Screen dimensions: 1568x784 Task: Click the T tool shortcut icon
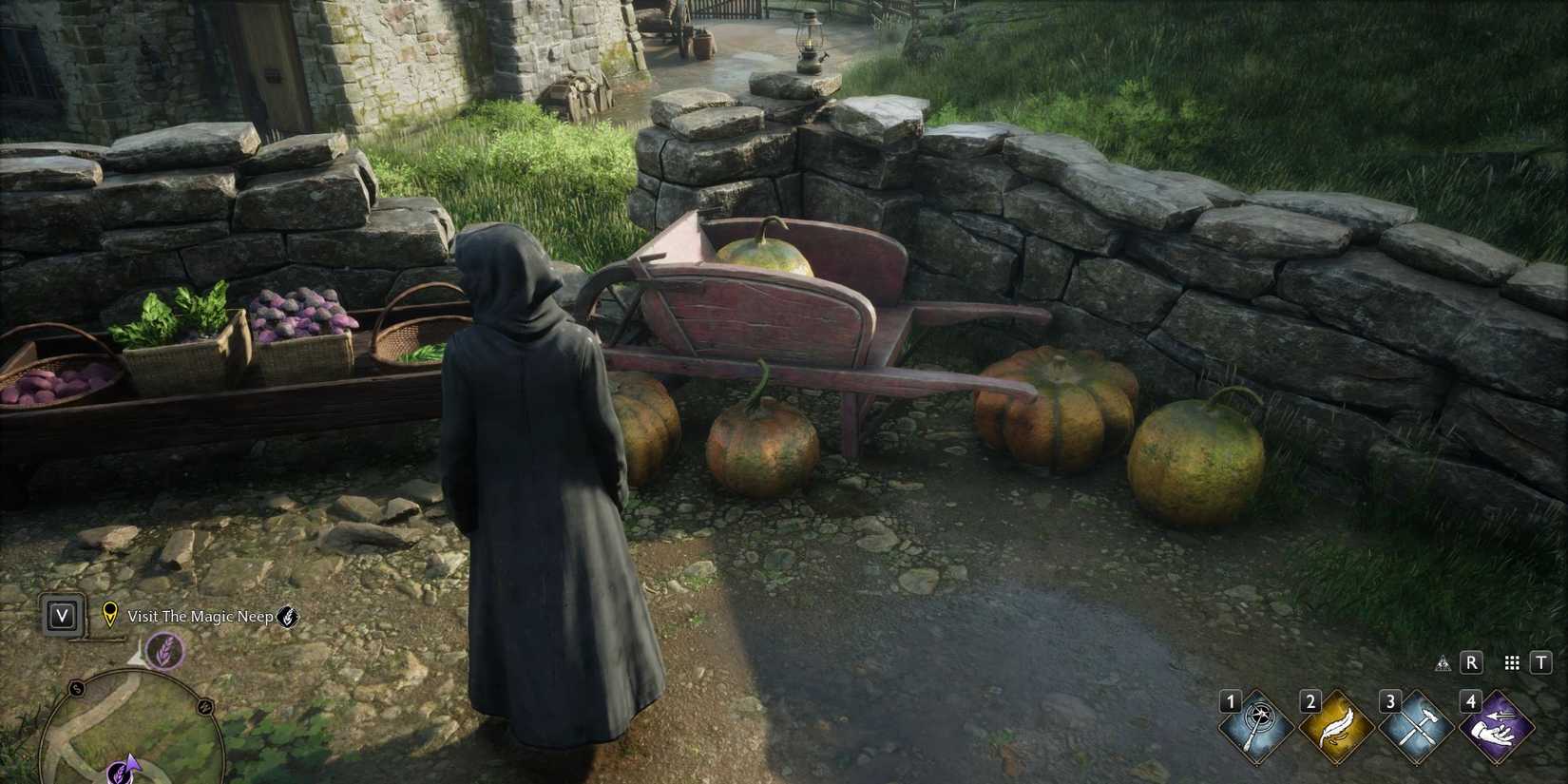(1540, 663)
